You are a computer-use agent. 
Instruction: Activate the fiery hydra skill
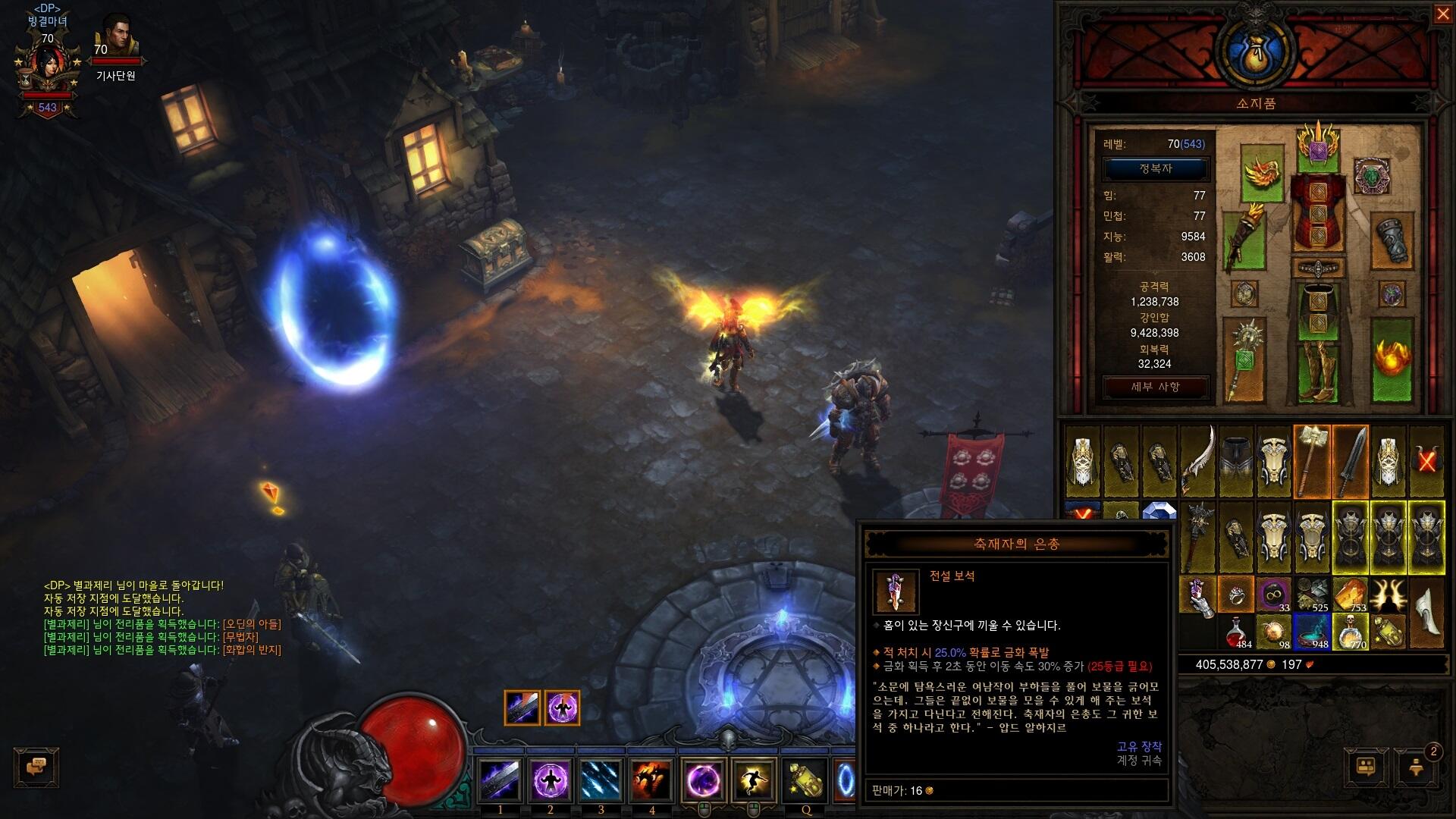tap(651, 780)
